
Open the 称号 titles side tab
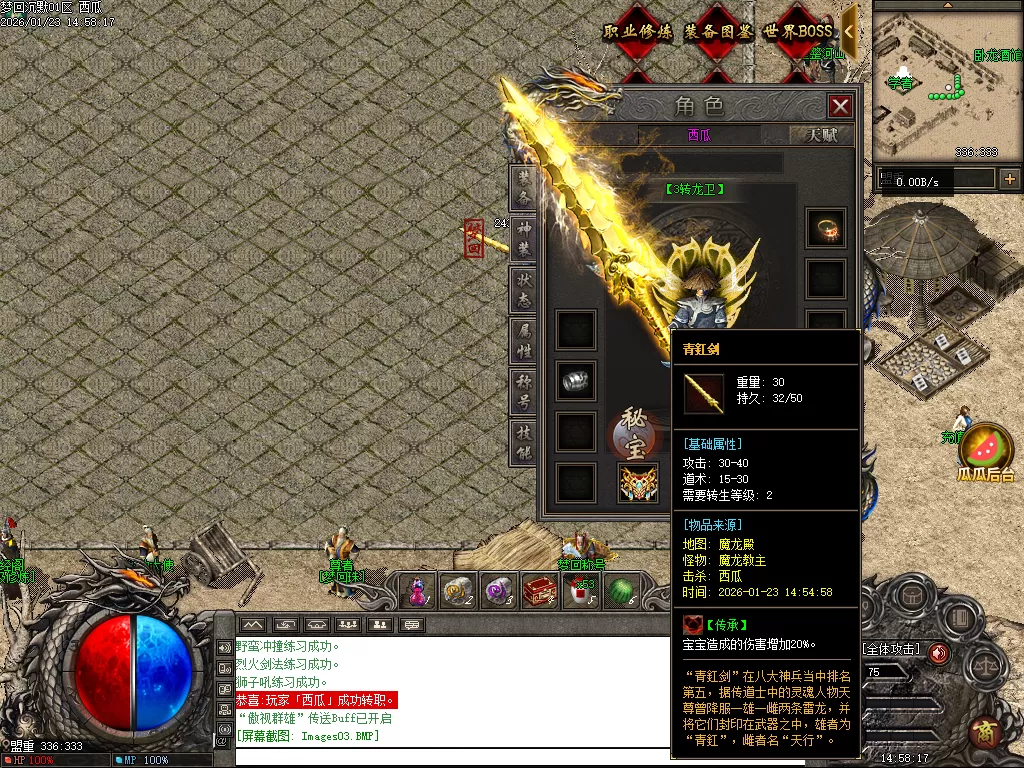[x=524, y=392]
